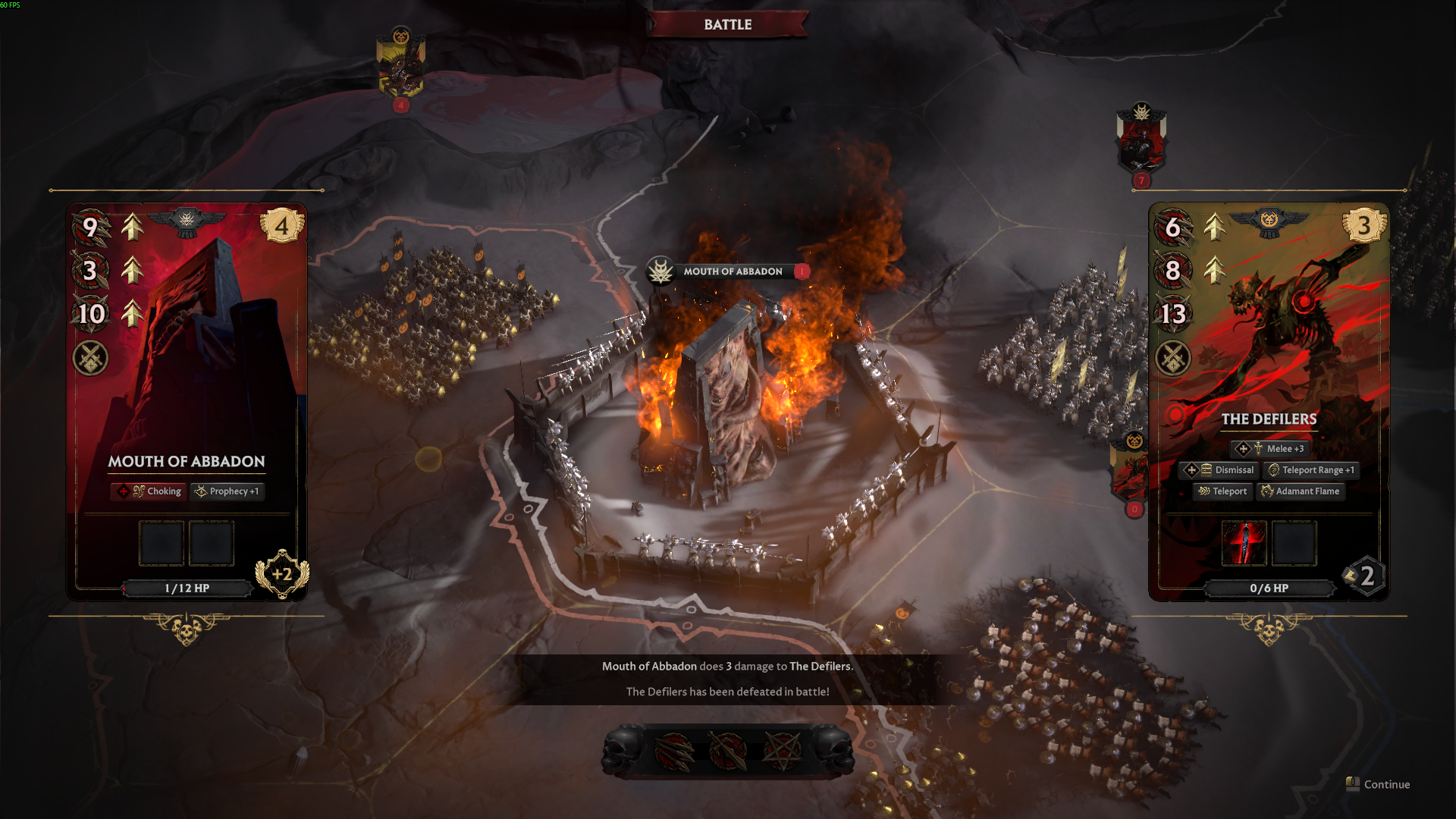This screenshot has height=819, width=1456.
Task: Select the Dismissal ability tag
Action: click(1220, 470)
